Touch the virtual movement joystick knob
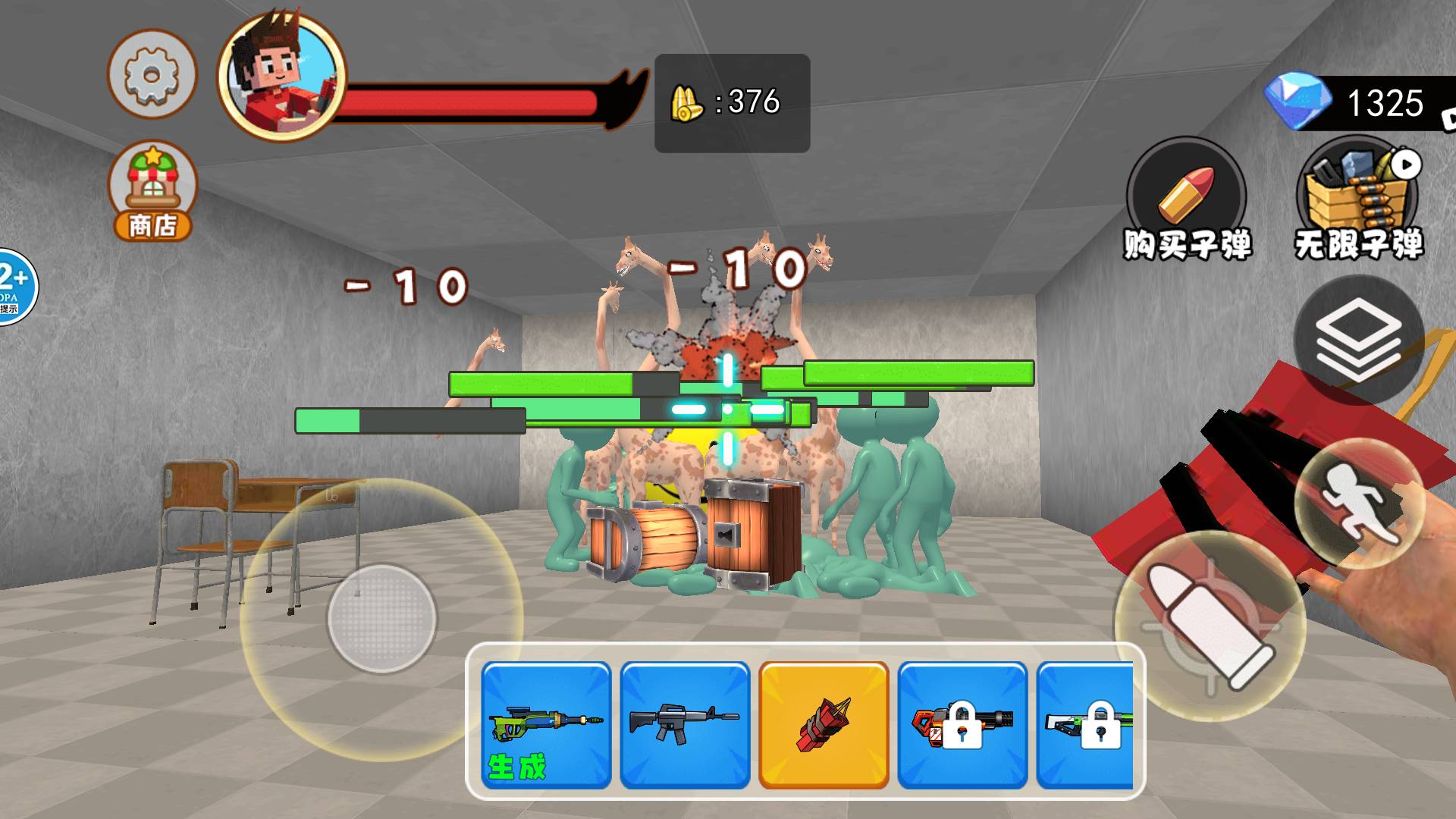The height and width of the screenshot is (819, 1456). (382, 618)
